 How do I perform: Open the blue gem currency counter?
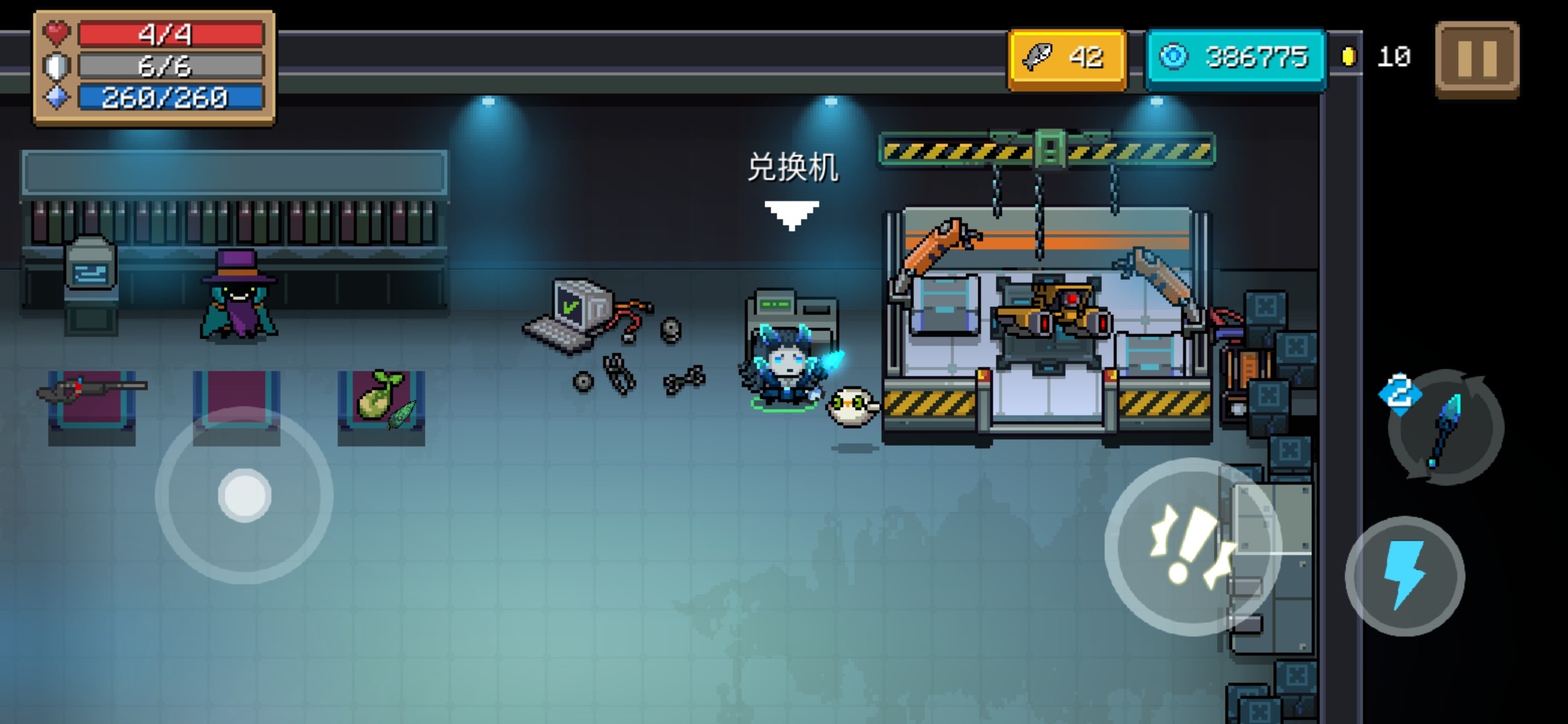1235,58
